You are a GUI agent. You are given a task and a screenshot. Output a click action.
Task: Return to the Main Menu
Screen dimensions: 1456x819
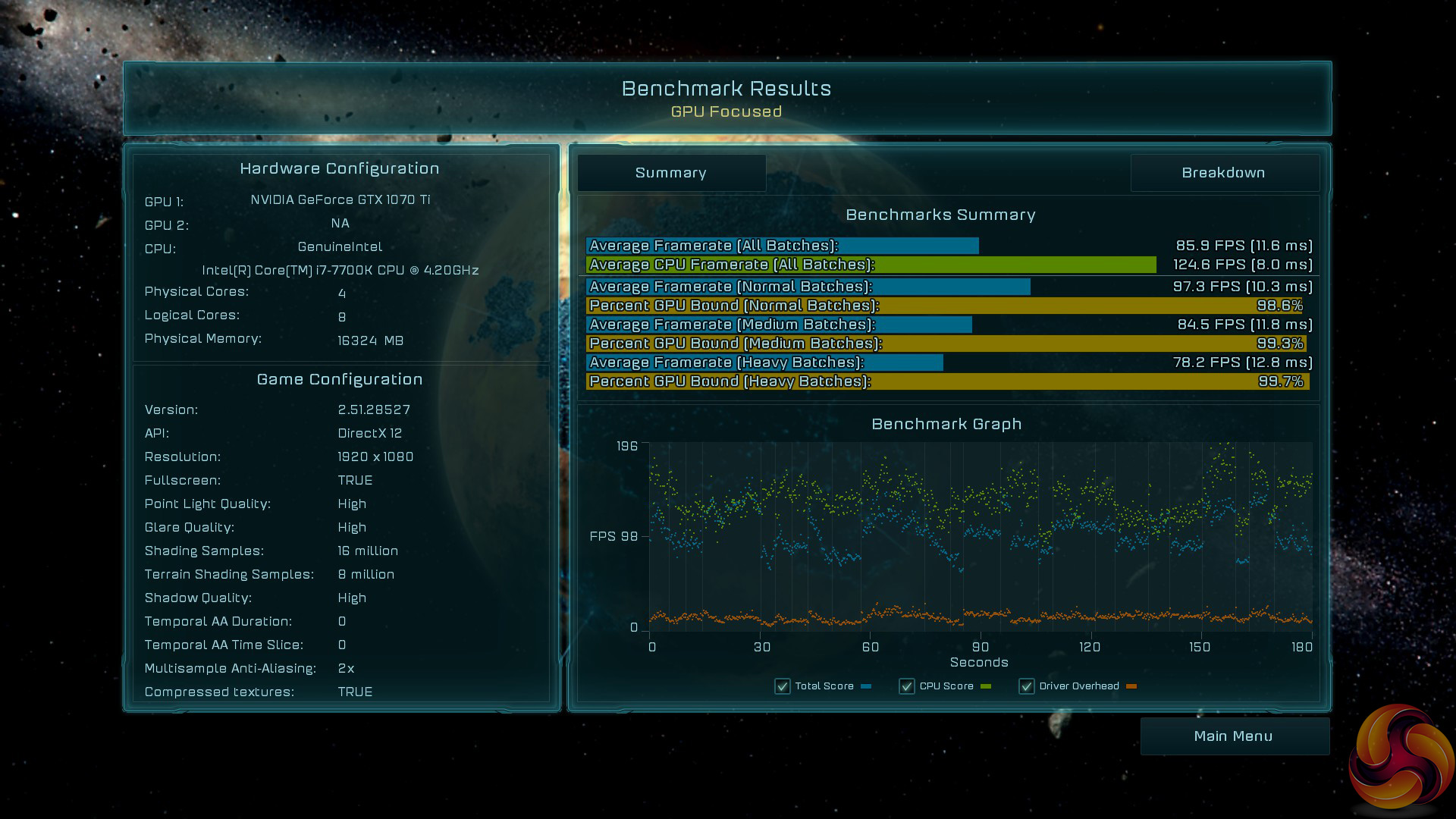point(1234,736)
